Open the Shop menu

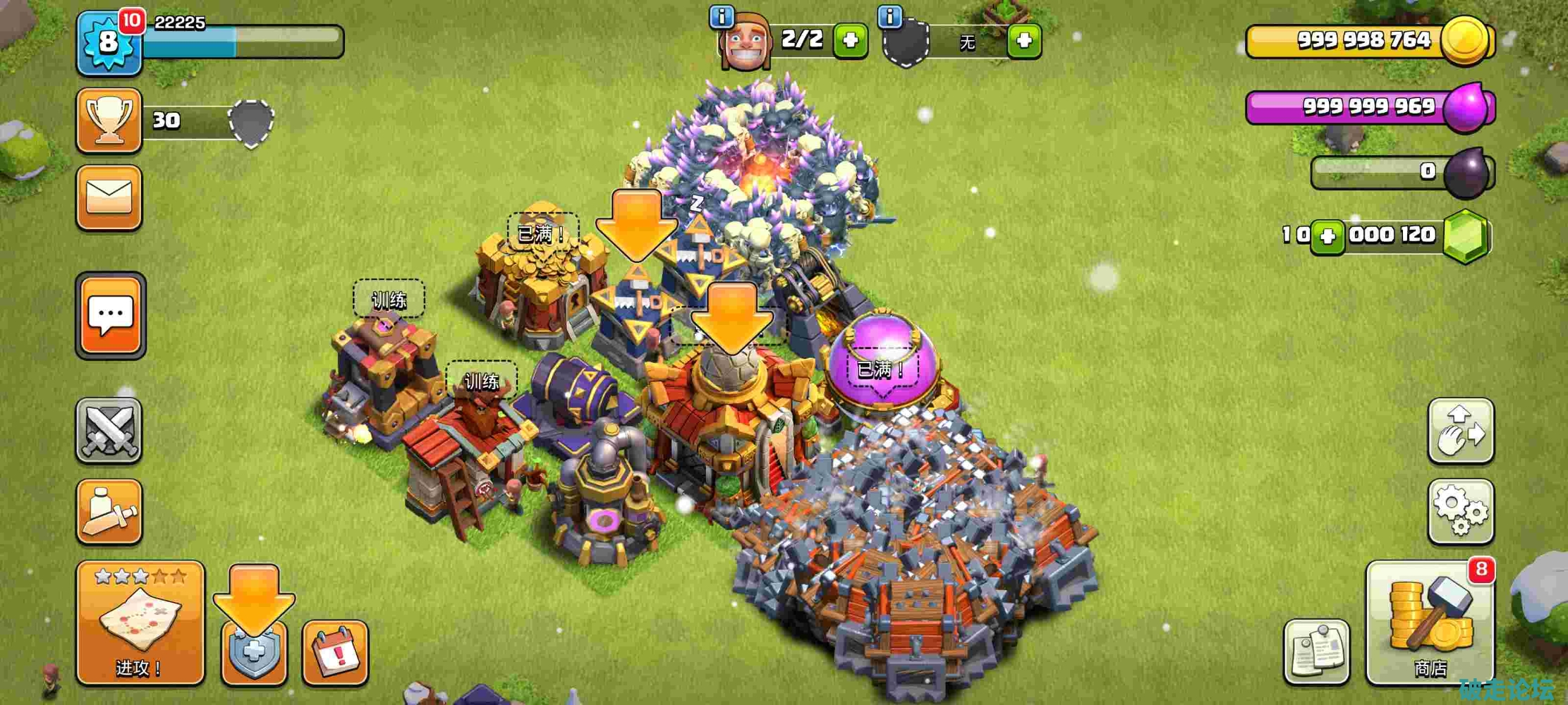point(1430,623)
